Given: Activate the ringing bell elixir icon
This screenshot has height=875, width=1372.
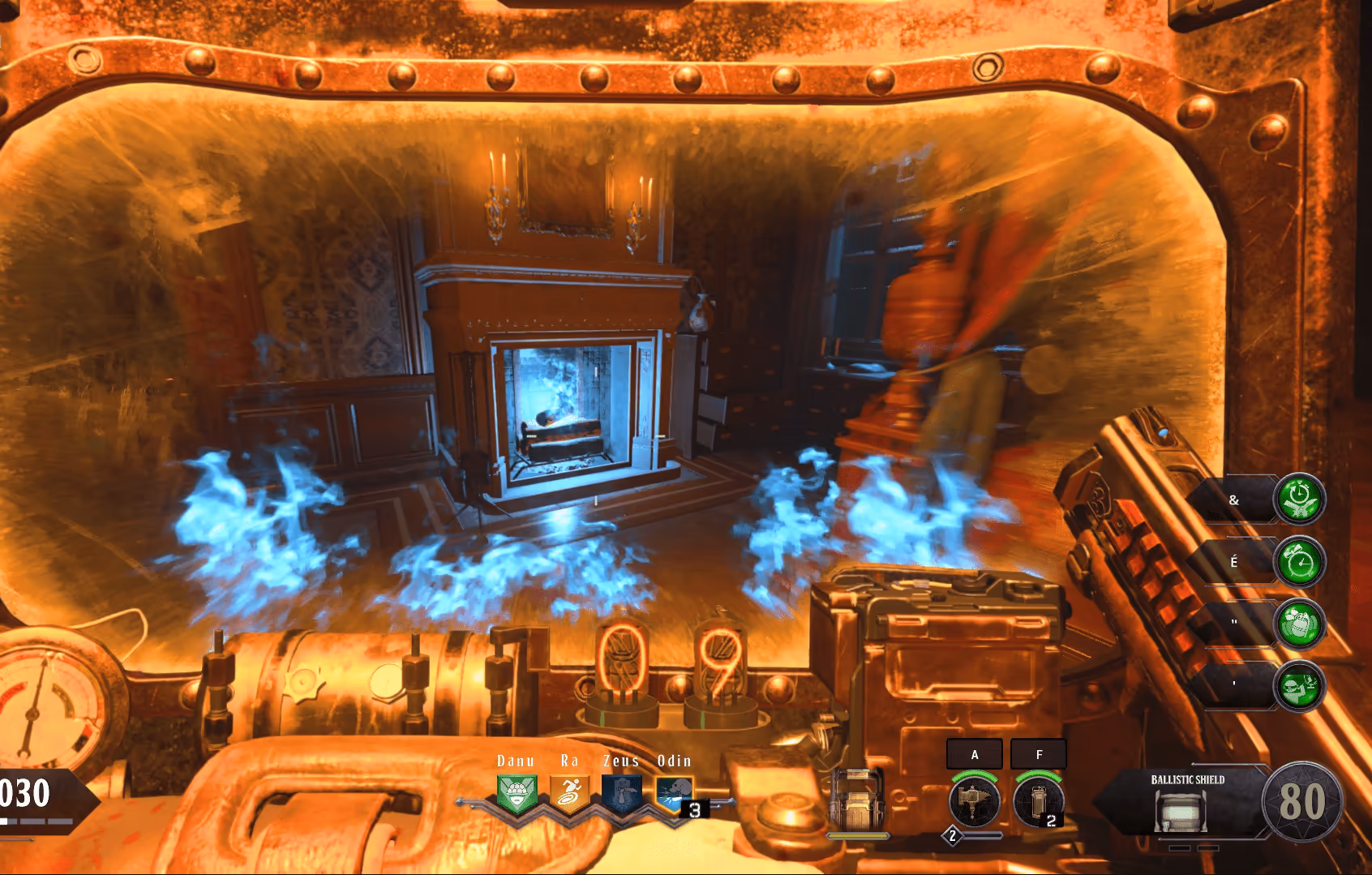Looking at the screenshot, I should point(1299,624).
